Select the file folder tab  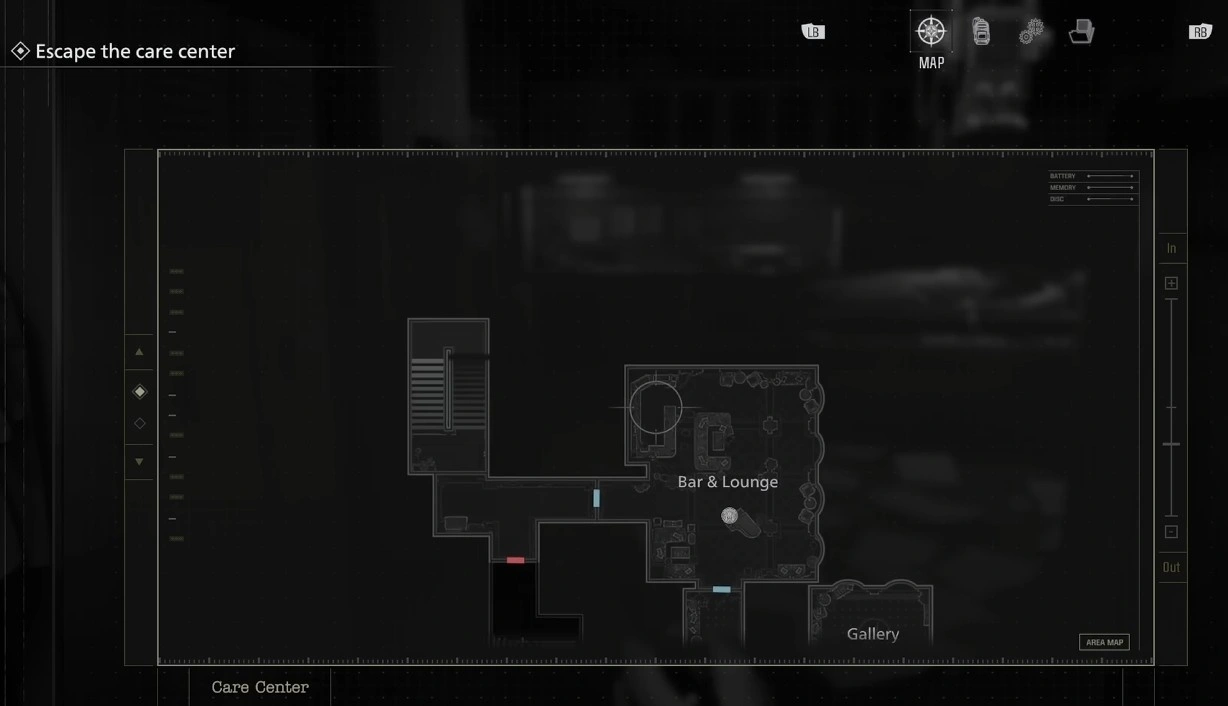click(1081, 32)
